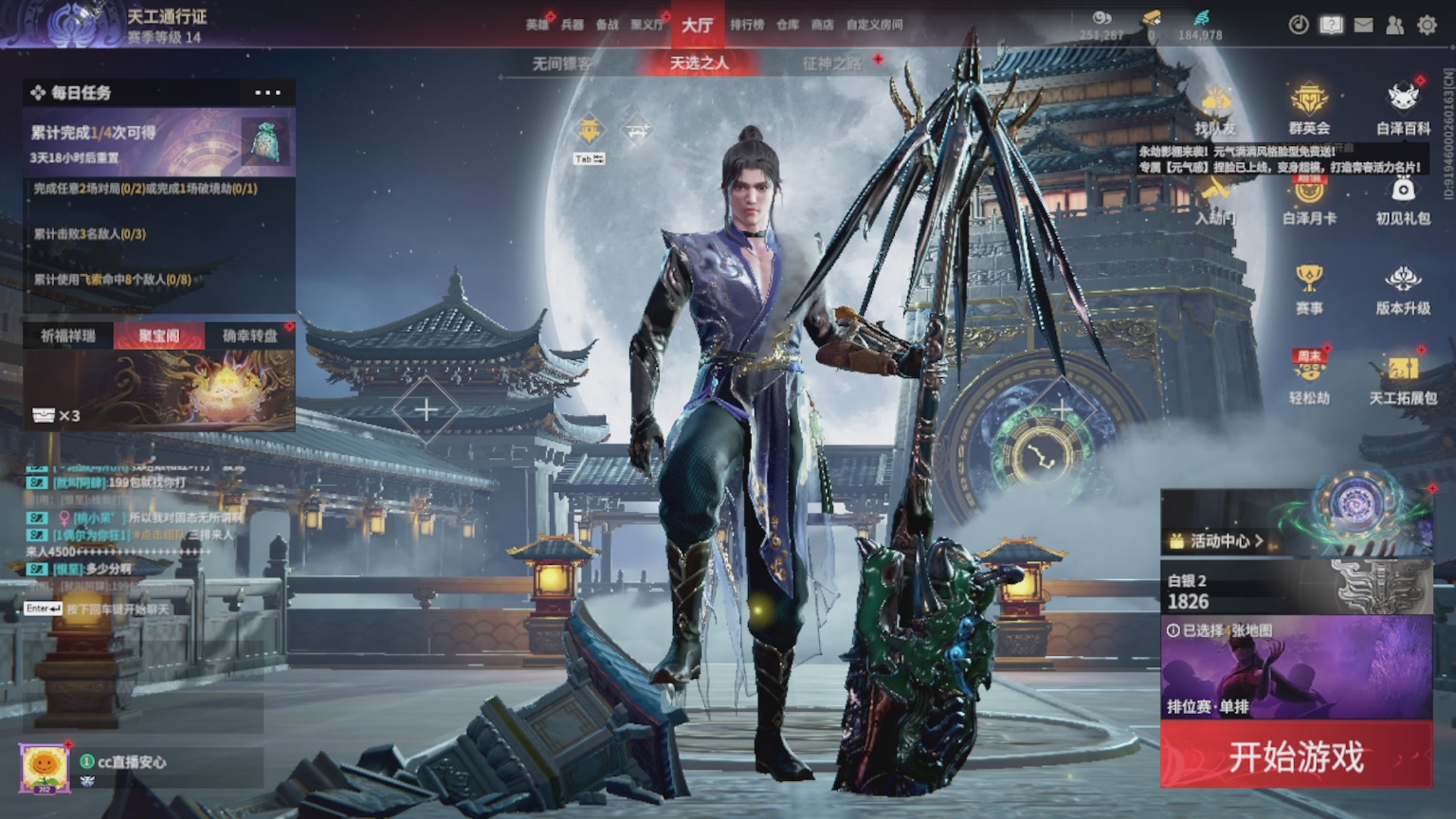
Task: Switch to the 英雄 heroes tab
Action: tap(537, 25)
